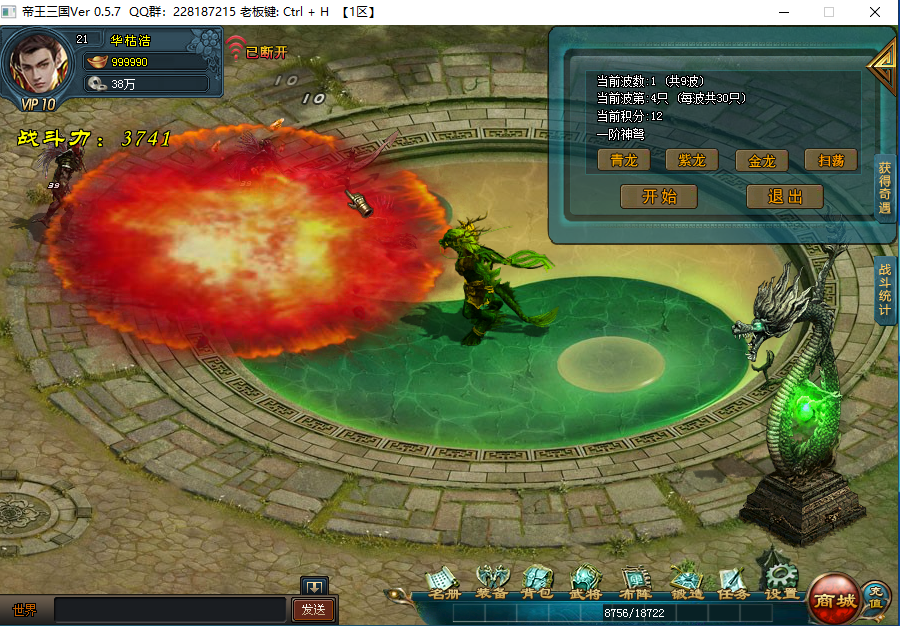Enter the 商城 shop
Image resolution: width=900 pixels, height=626 pixels.
pos(834,598)
